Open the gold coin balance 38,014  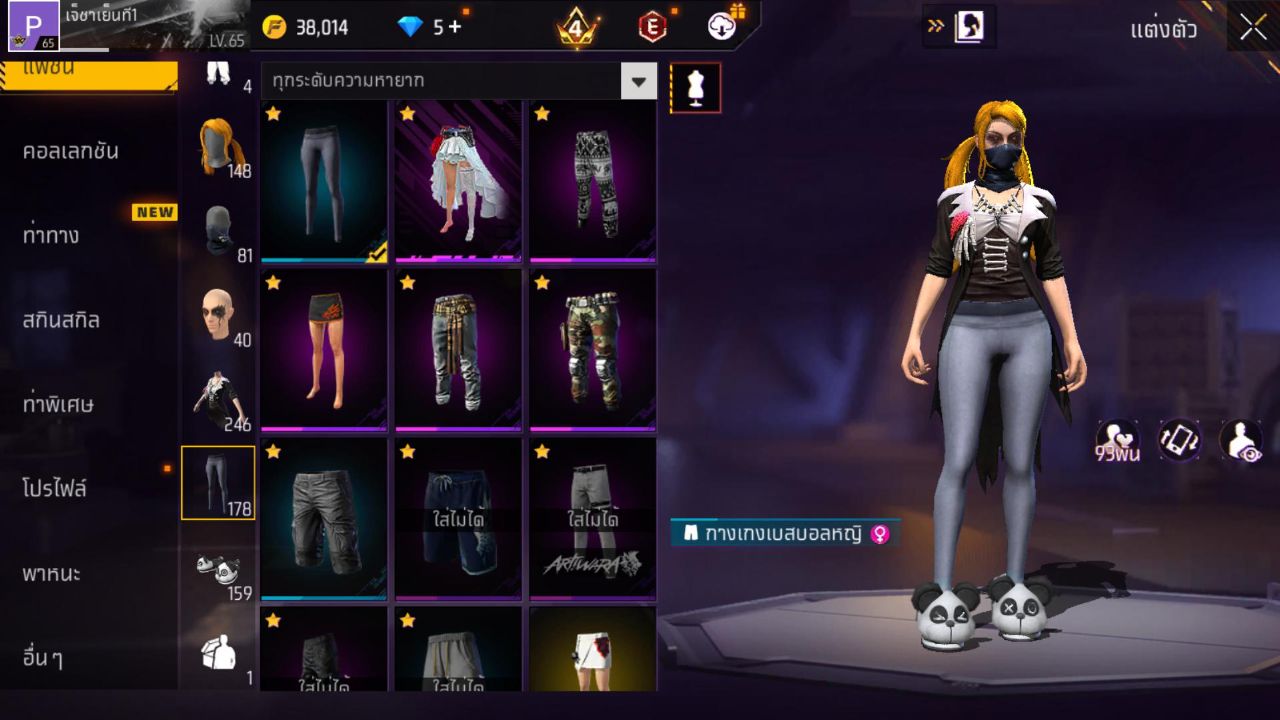point(320,27)
